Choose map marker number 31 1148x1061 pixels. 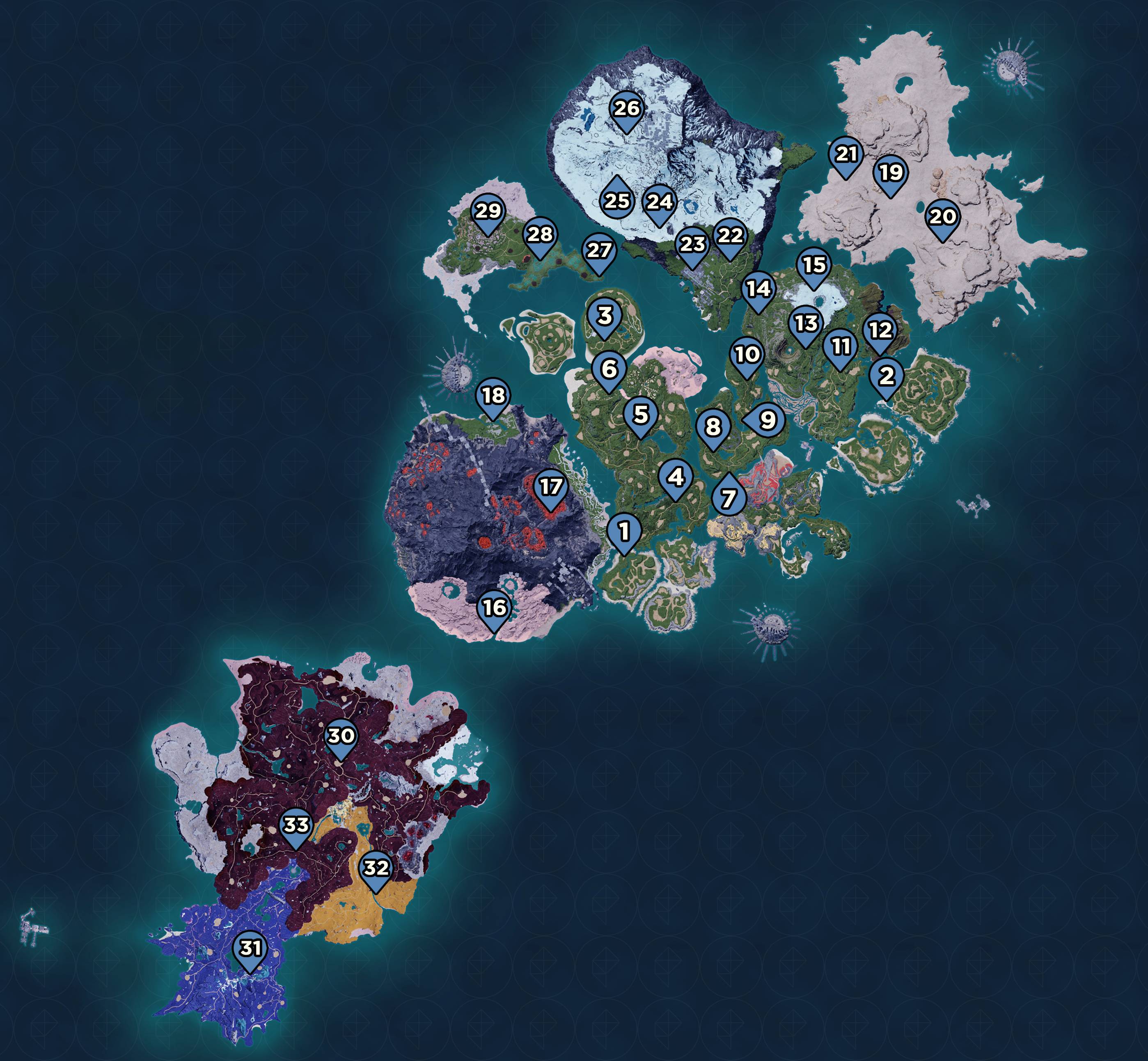(250, 949)
